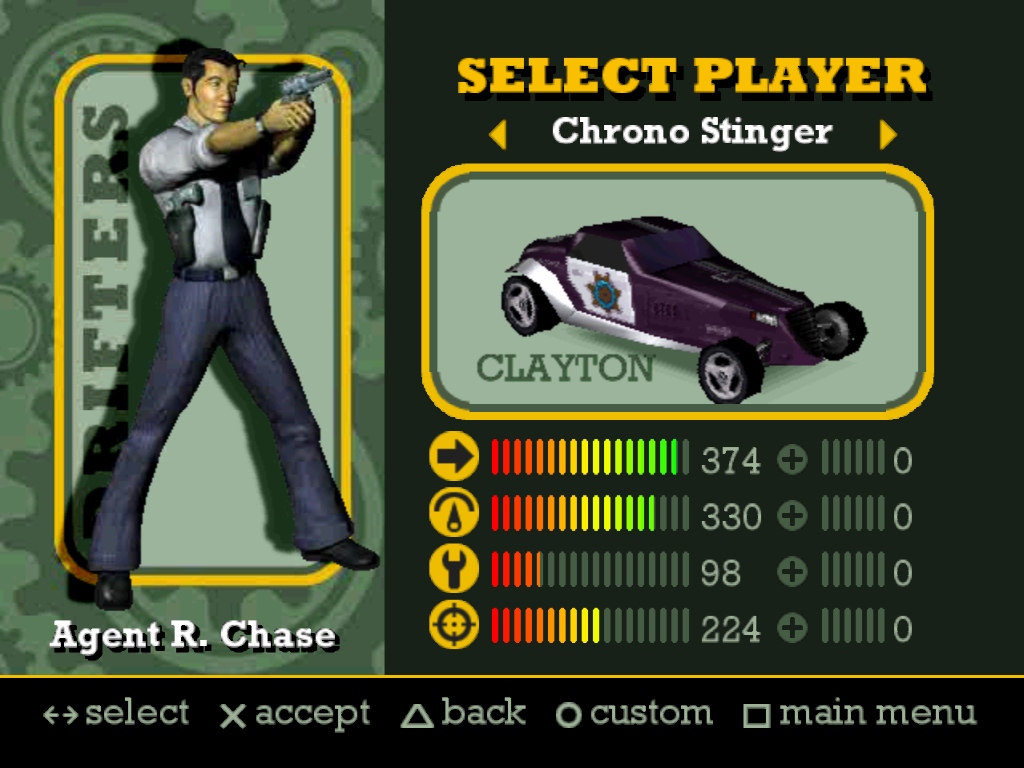Click the left arrow beside Chrono Stinger
The image size is (1024, 768).
[x=498, y=134]
